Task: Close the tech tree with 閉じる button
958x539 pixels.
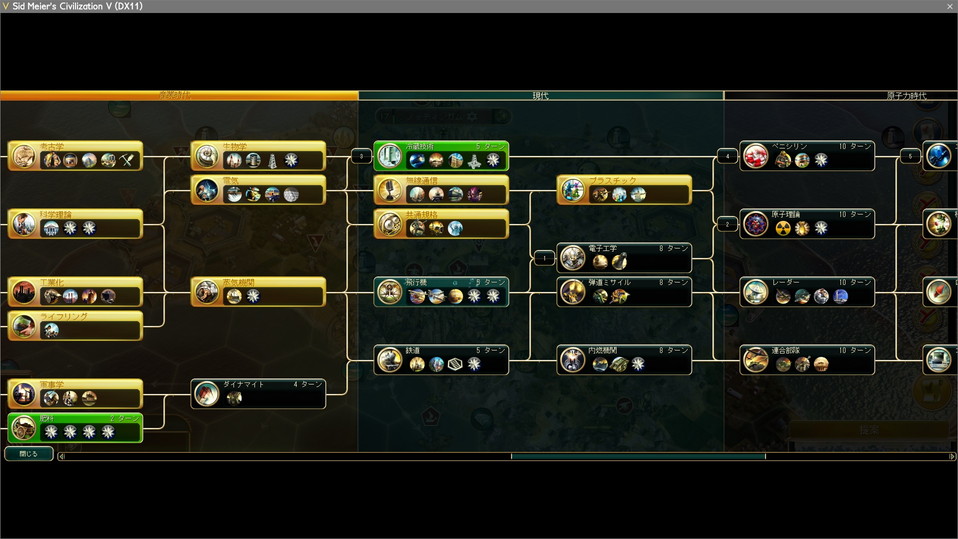Action: [x=28, y=454]
